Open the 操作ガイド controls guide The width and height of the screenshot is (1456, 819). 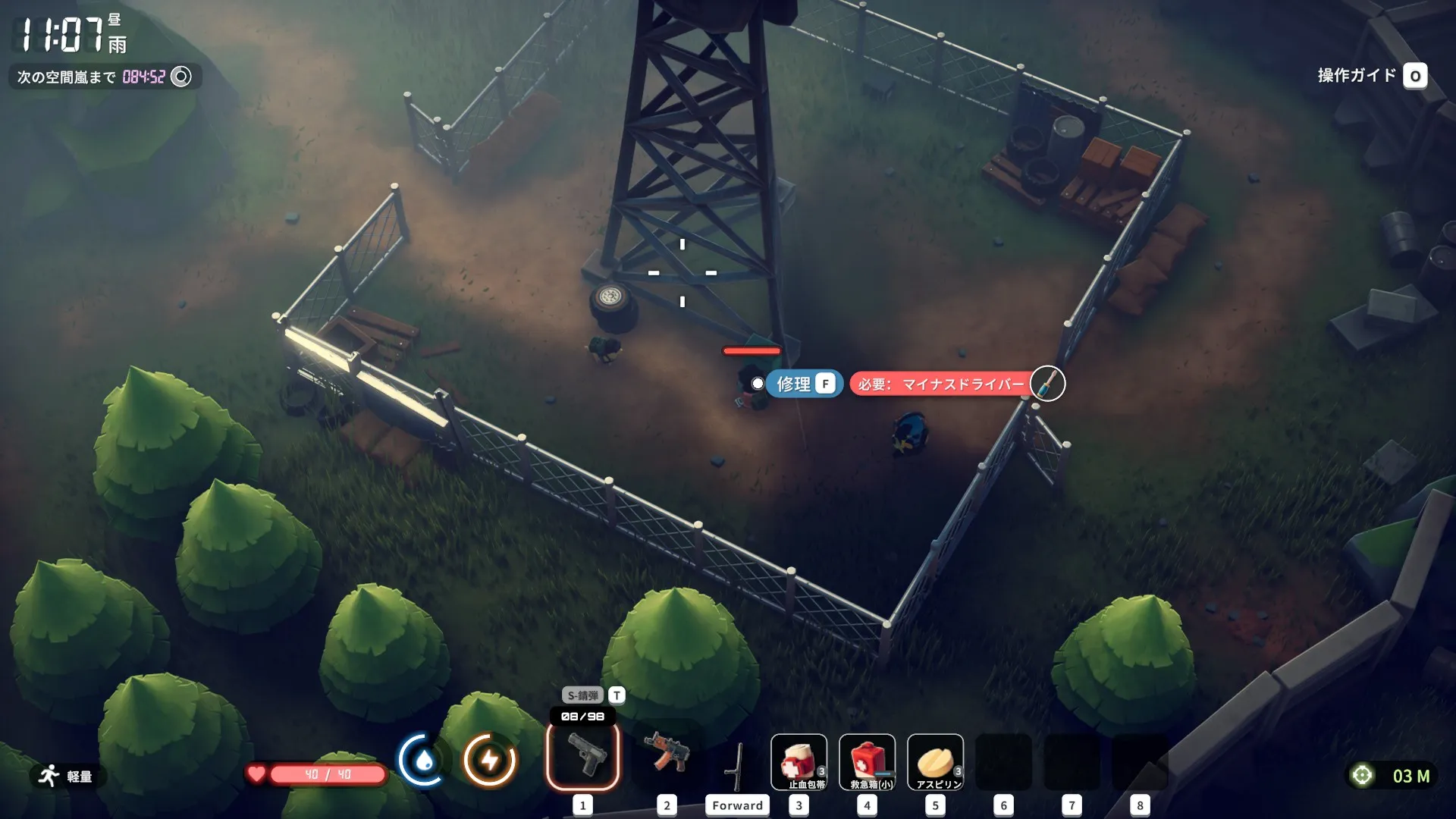[1372, 76]
